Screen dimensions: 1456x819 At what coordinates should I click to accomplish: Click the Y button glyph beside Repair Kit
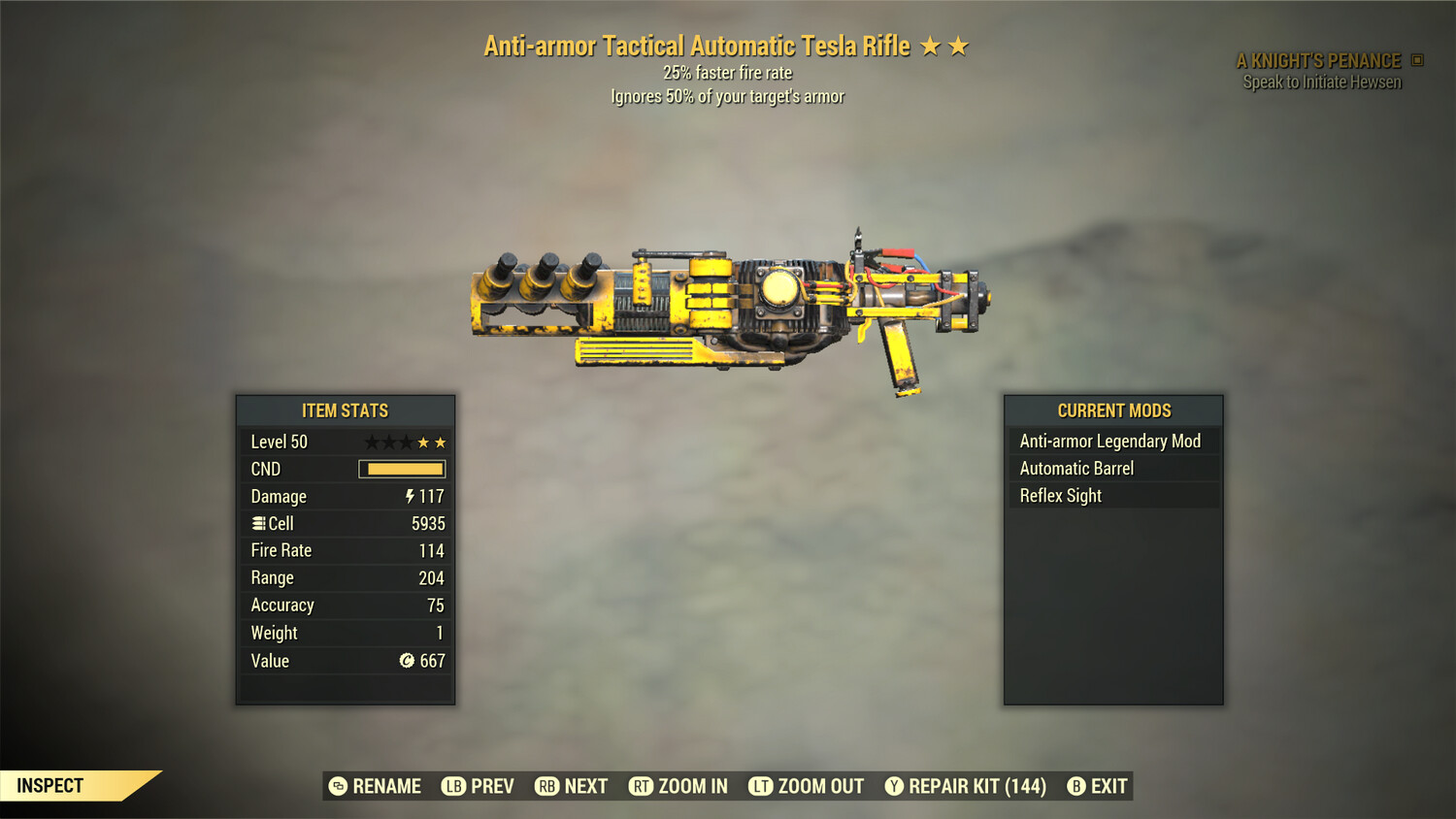895,786
